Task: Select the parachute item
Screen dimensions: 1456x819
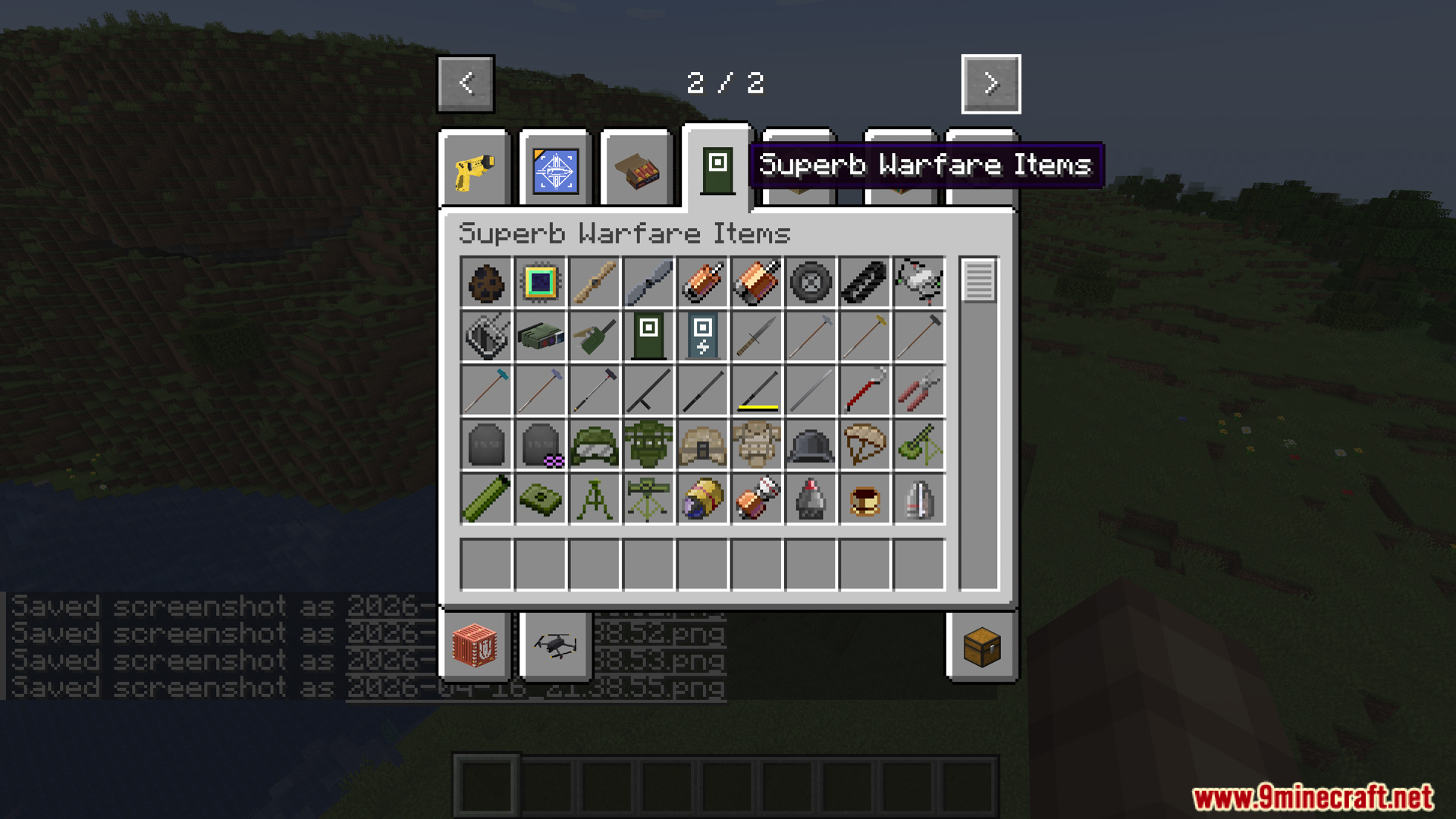Action: pos(864,444)
